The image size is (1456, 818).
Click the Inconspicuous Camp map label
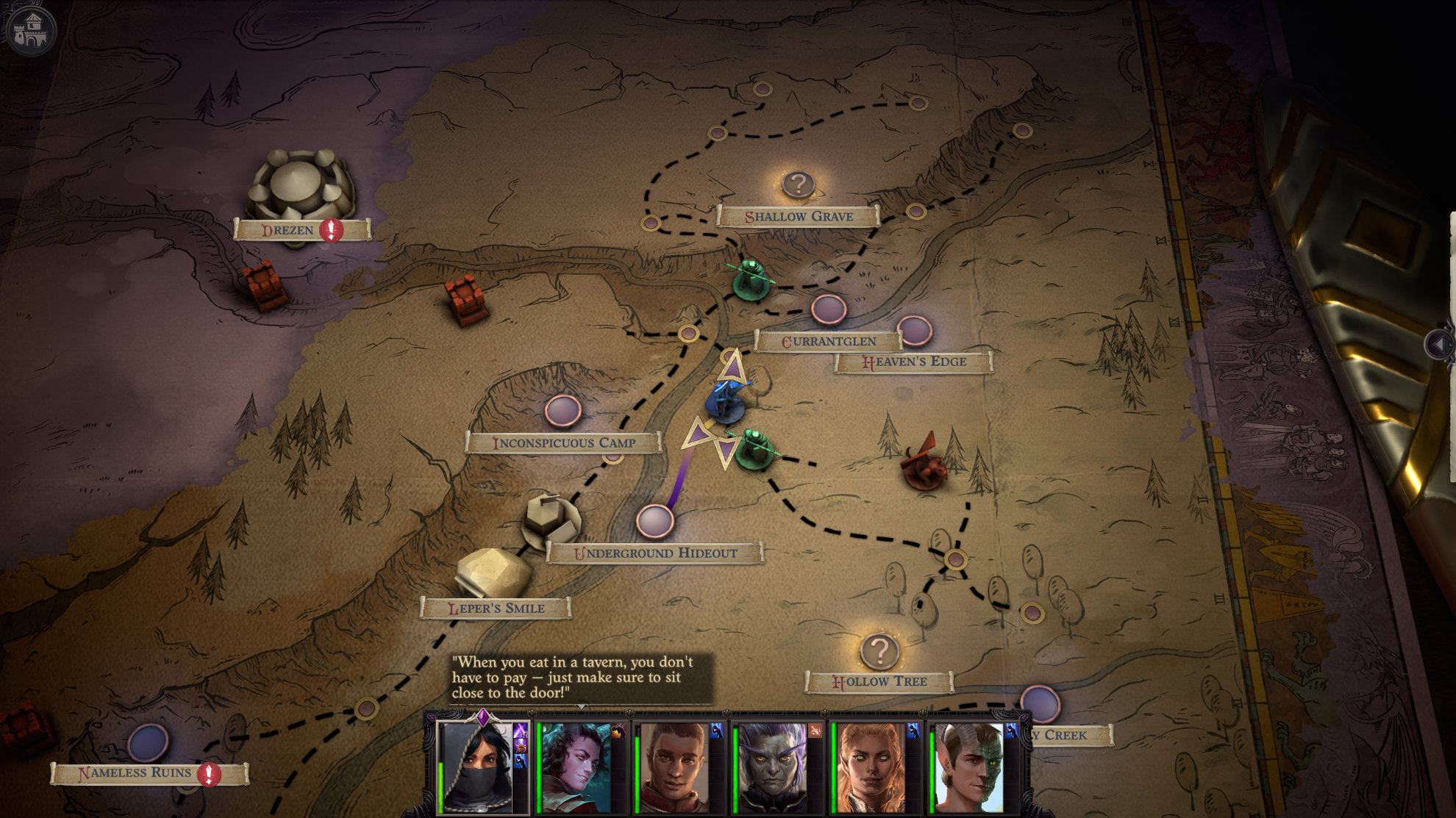pos(563,442)
